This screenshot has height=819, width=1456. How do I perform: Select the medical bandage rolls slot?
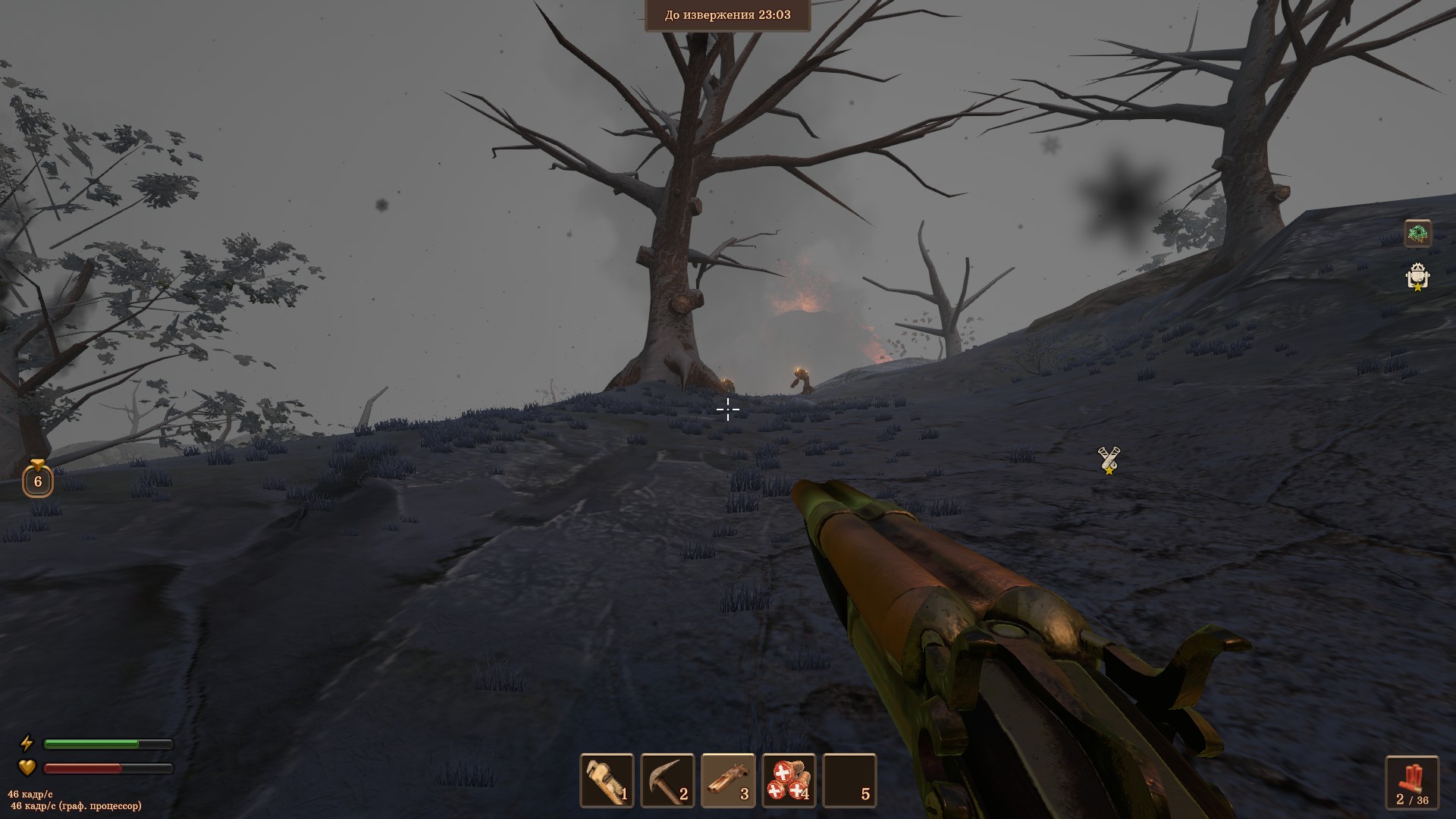[789, 780]
